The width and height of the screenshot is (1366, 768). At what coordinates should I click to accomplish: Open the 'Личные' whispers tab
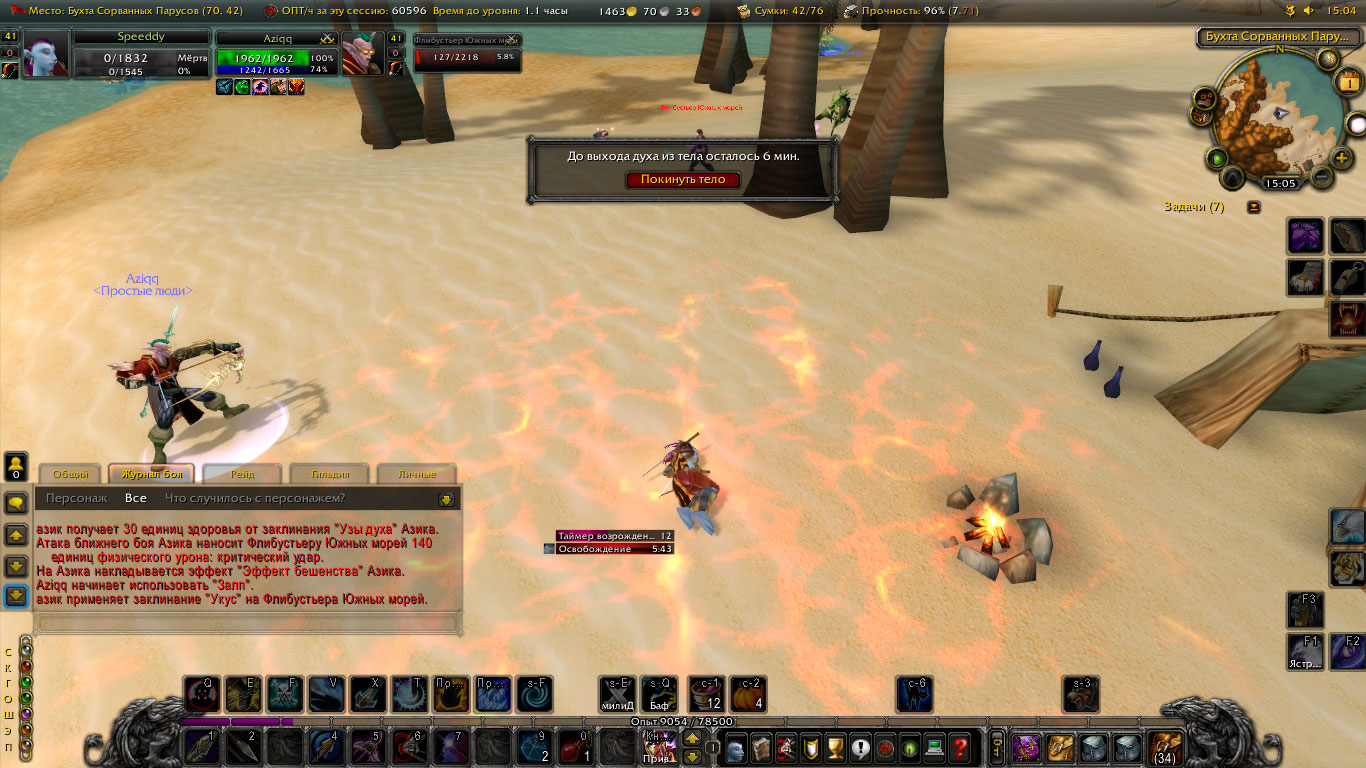pos(416,474)
